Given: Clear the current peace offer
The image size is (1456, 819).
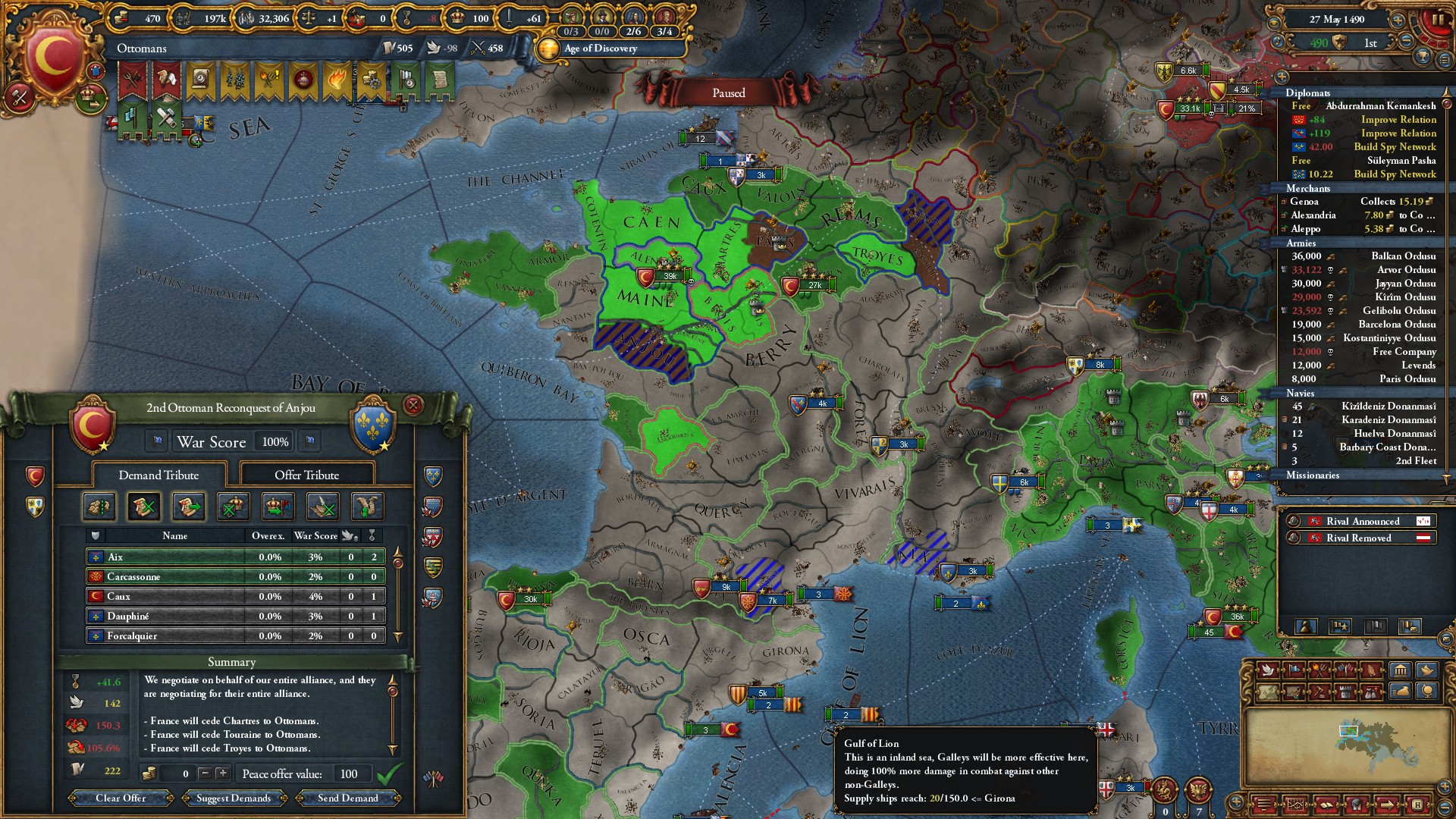Looking at the screenshot, I should click(x=121, y=798).
